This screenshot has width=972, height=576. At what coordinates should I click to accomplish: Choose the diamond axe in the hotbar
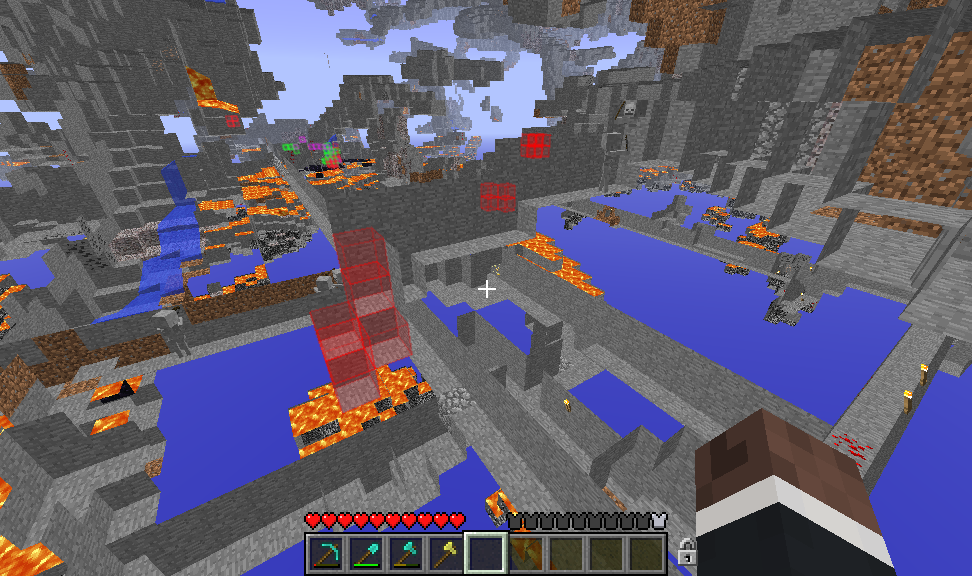click(x=406, y=553)
